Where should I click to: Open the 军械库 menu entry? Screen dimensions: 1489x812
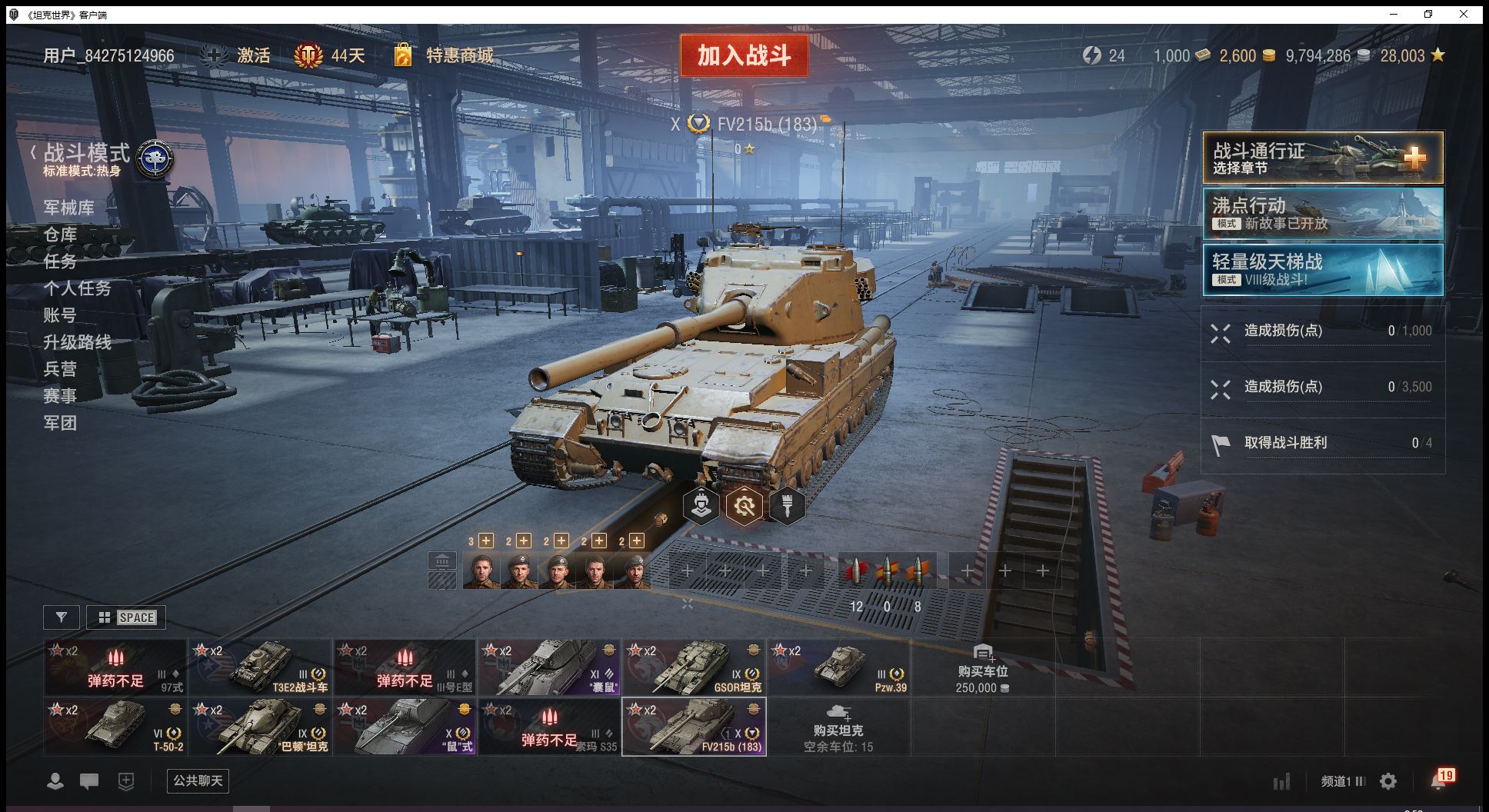click(69, 208)
